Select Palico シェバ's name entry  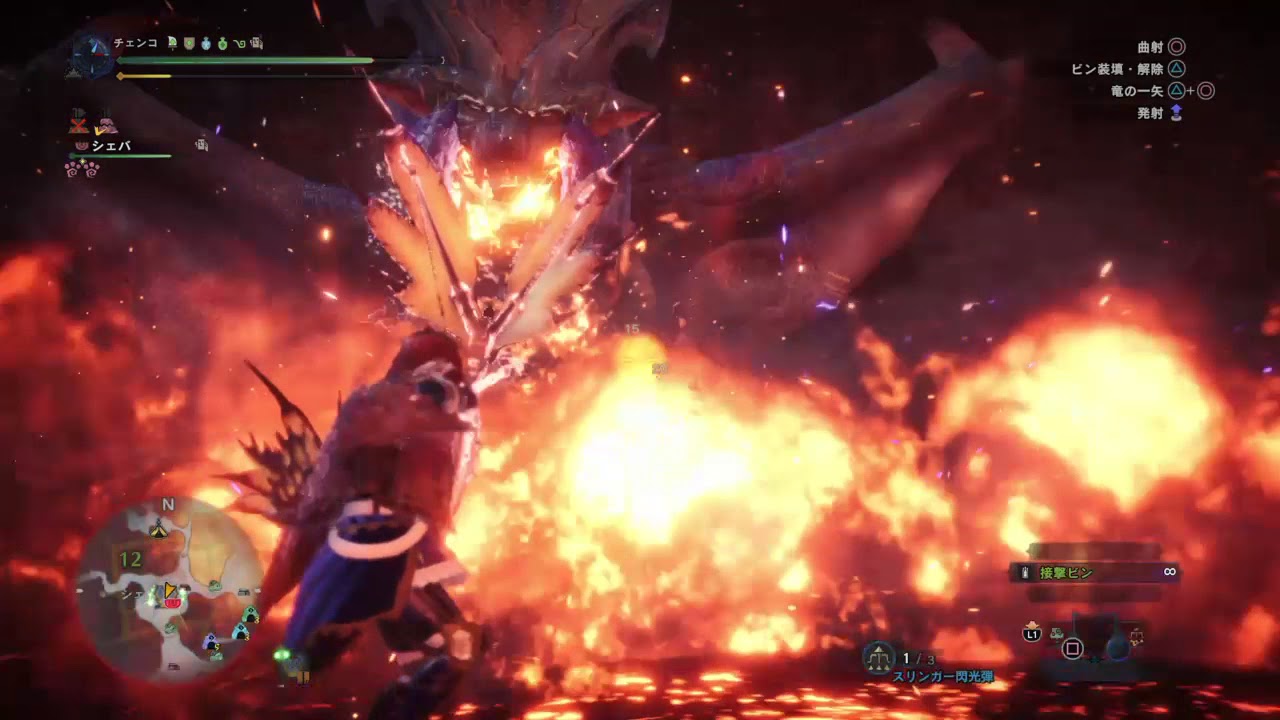[111, 146]
